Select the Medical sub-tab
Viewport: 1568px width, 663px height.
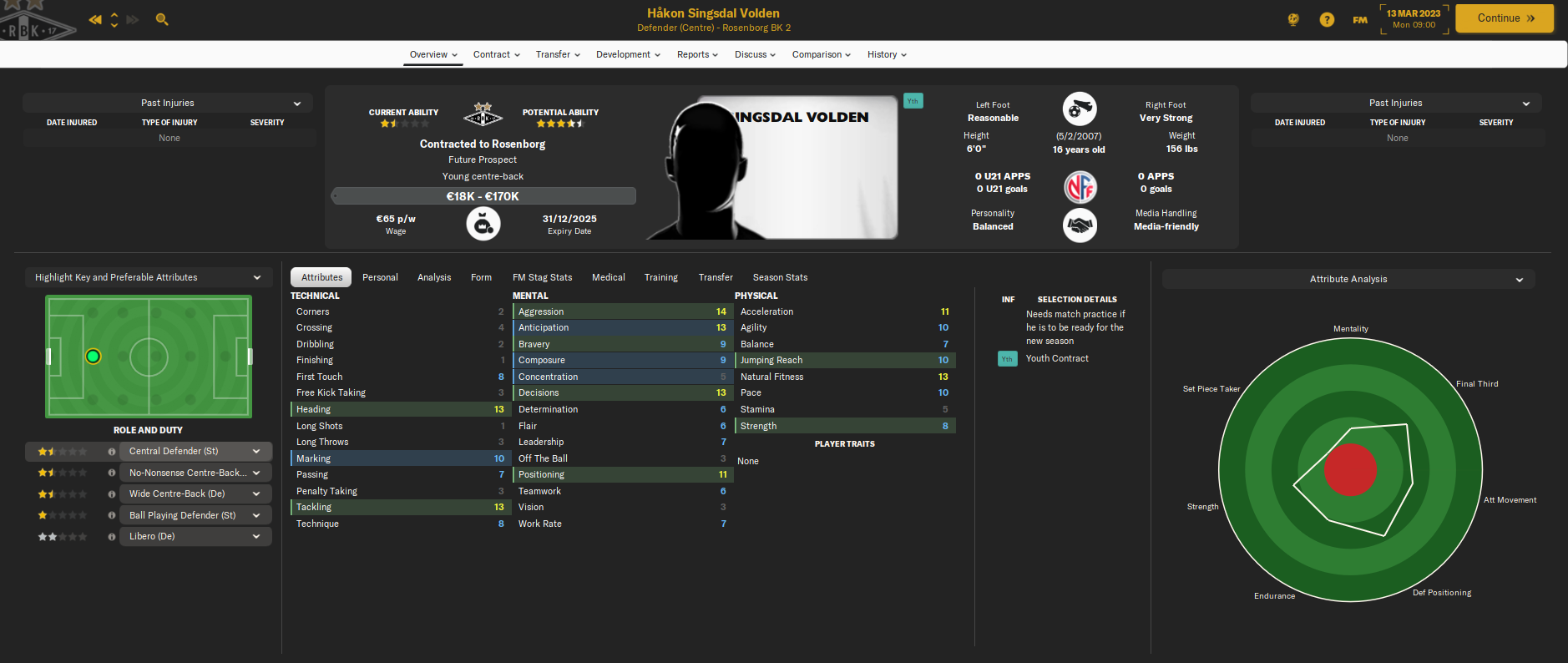click(x=609, y=276)
